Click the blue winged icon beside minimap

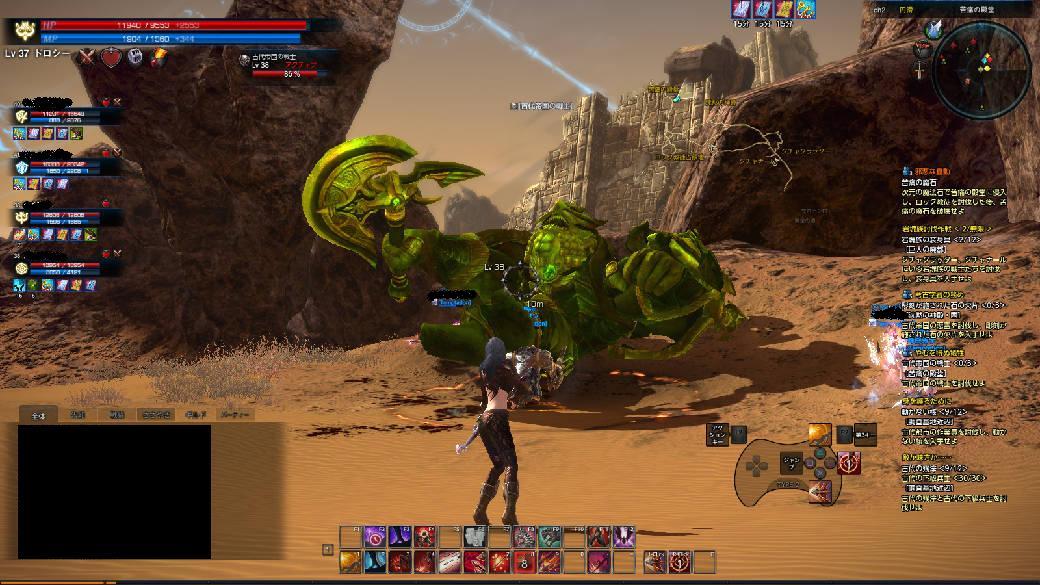click(x=933, y=30)
